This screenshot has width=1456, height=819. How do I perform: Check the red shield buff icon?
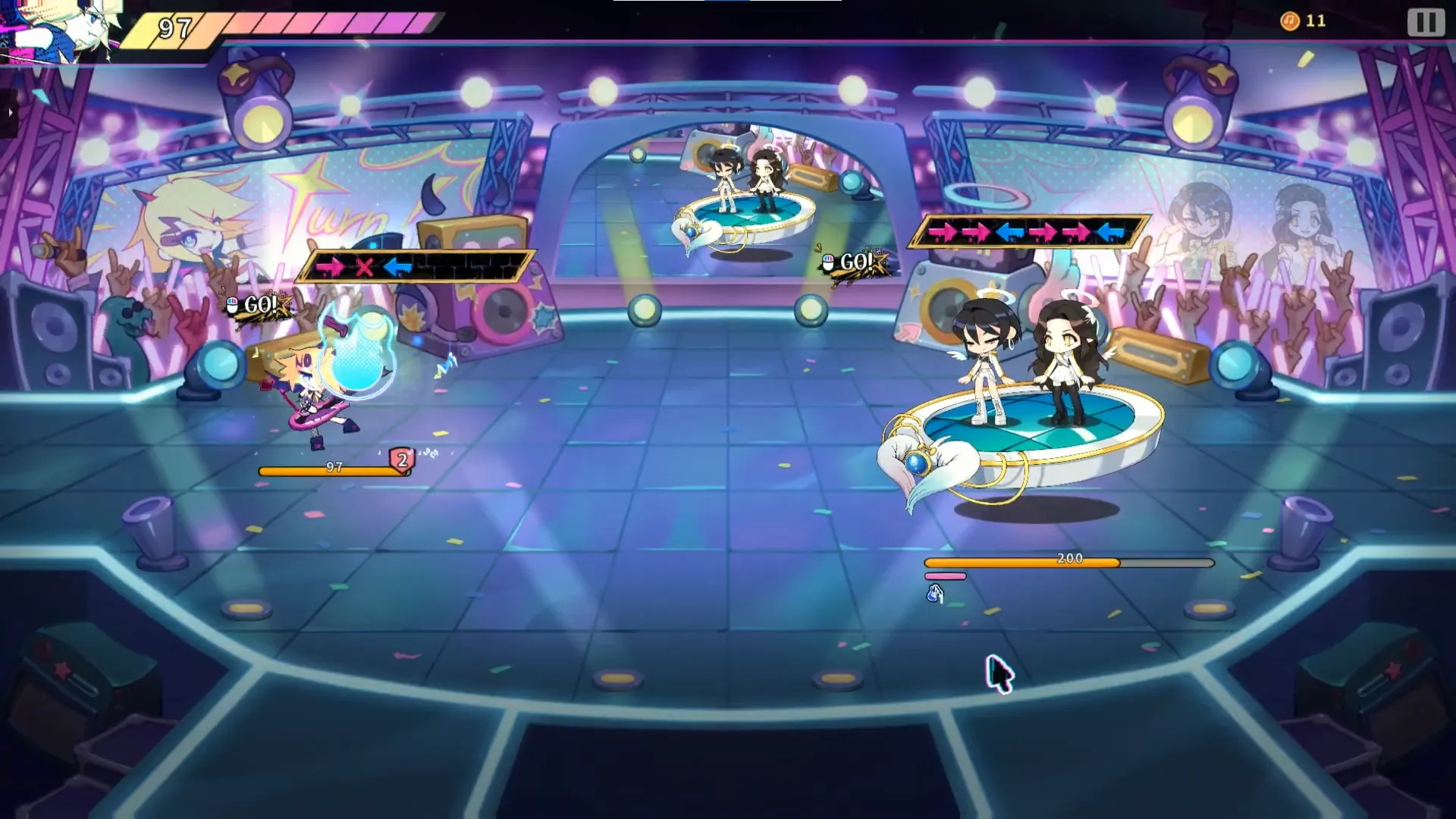tap(402, 460)
